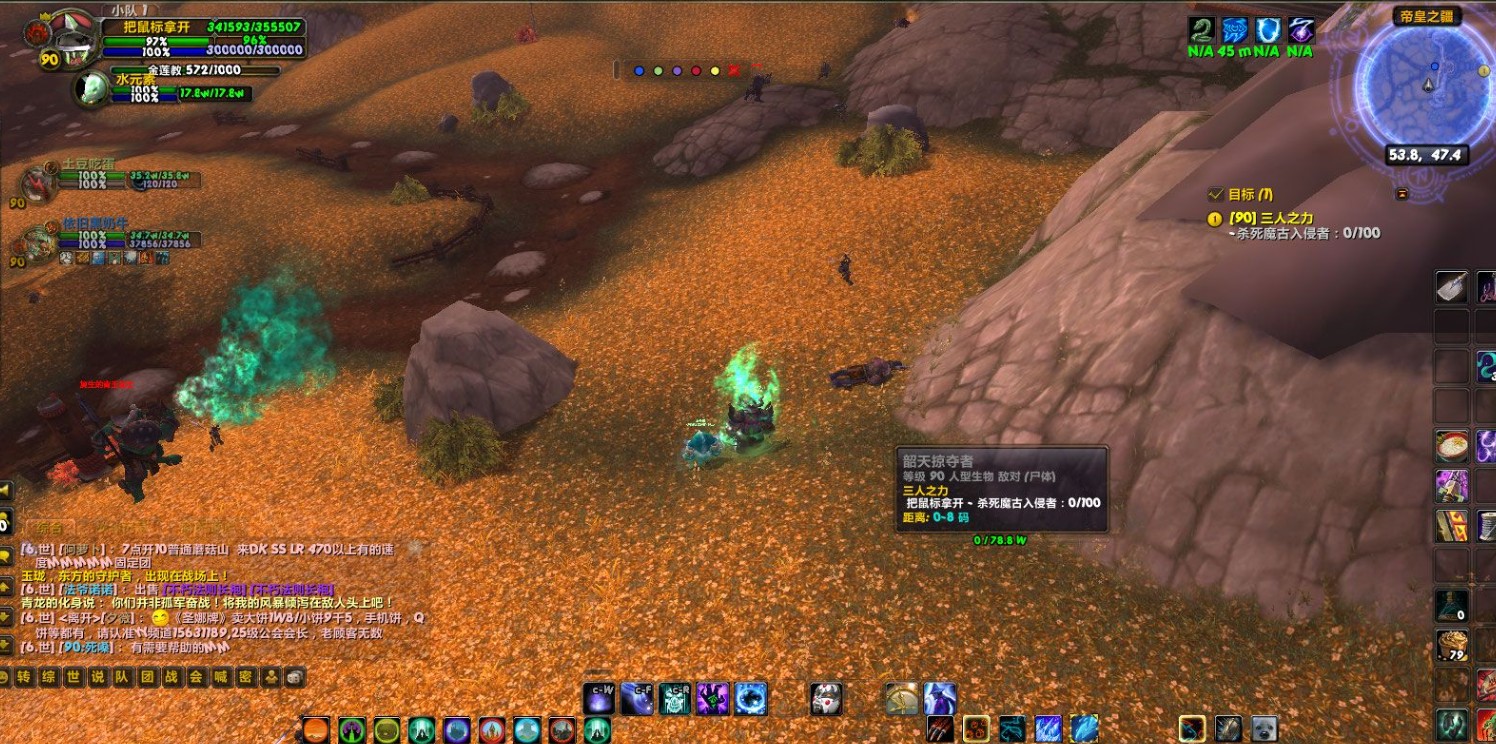The width and height of the screenshot is (1496, 744).
Task: Choose the 世 world channel button
Action: coord(73,677)
